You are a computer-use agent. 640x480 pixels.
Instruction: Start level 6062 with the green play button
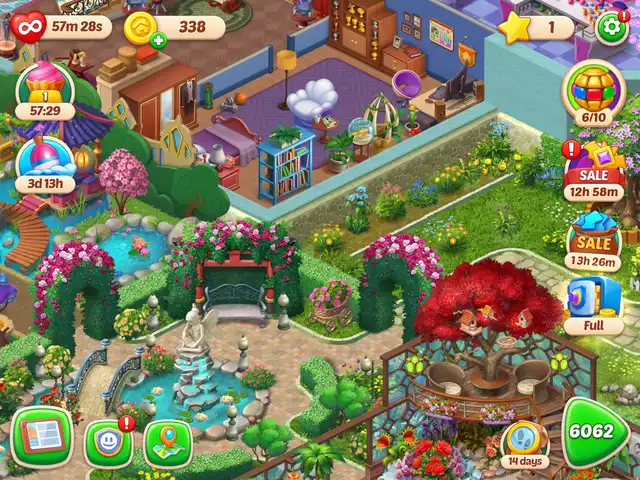pyautogui.click(x=595, y=432)
